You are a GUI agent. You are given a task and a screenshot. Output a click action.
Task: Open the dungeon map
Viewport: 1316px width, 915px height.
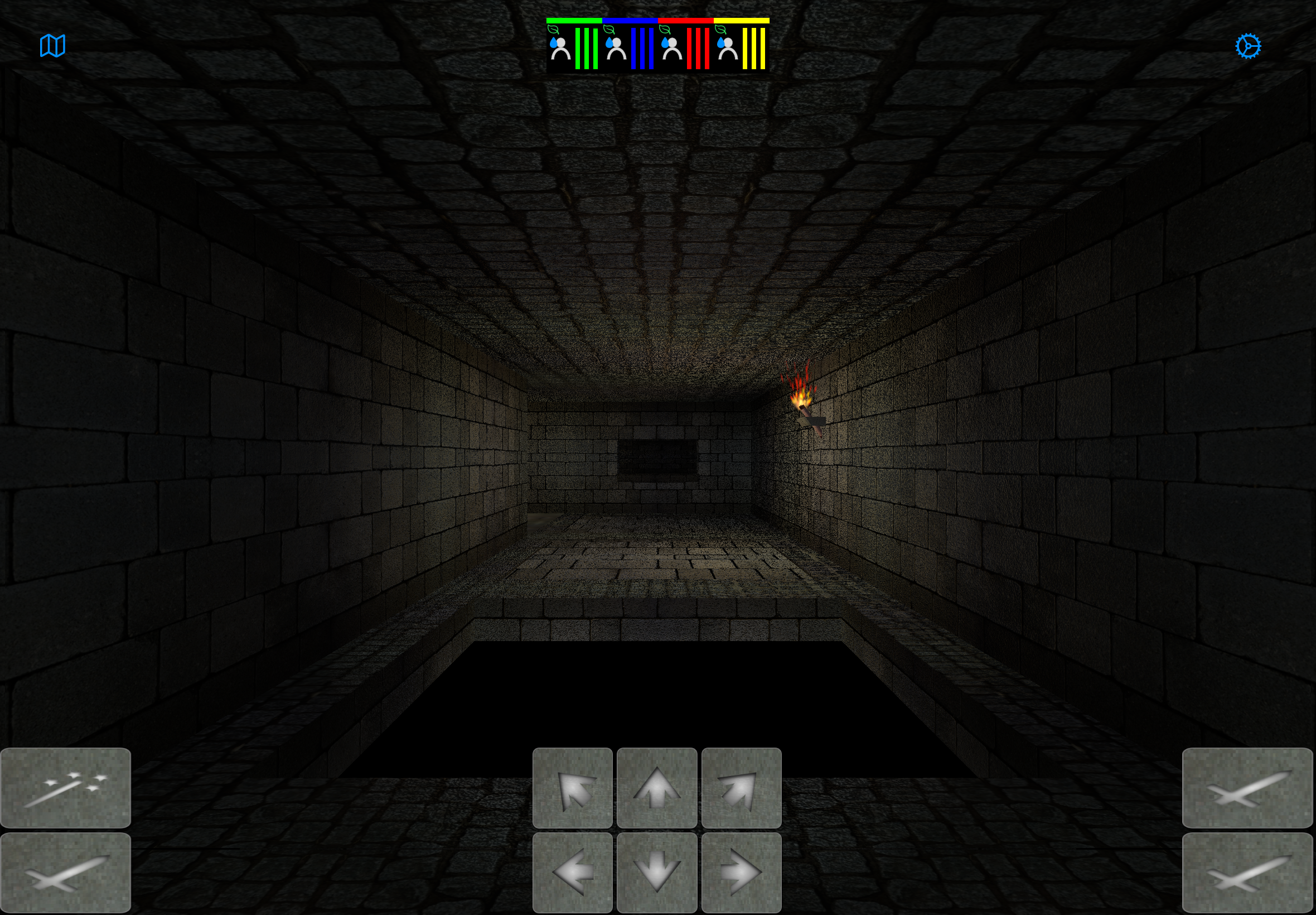tap(52, 45)
